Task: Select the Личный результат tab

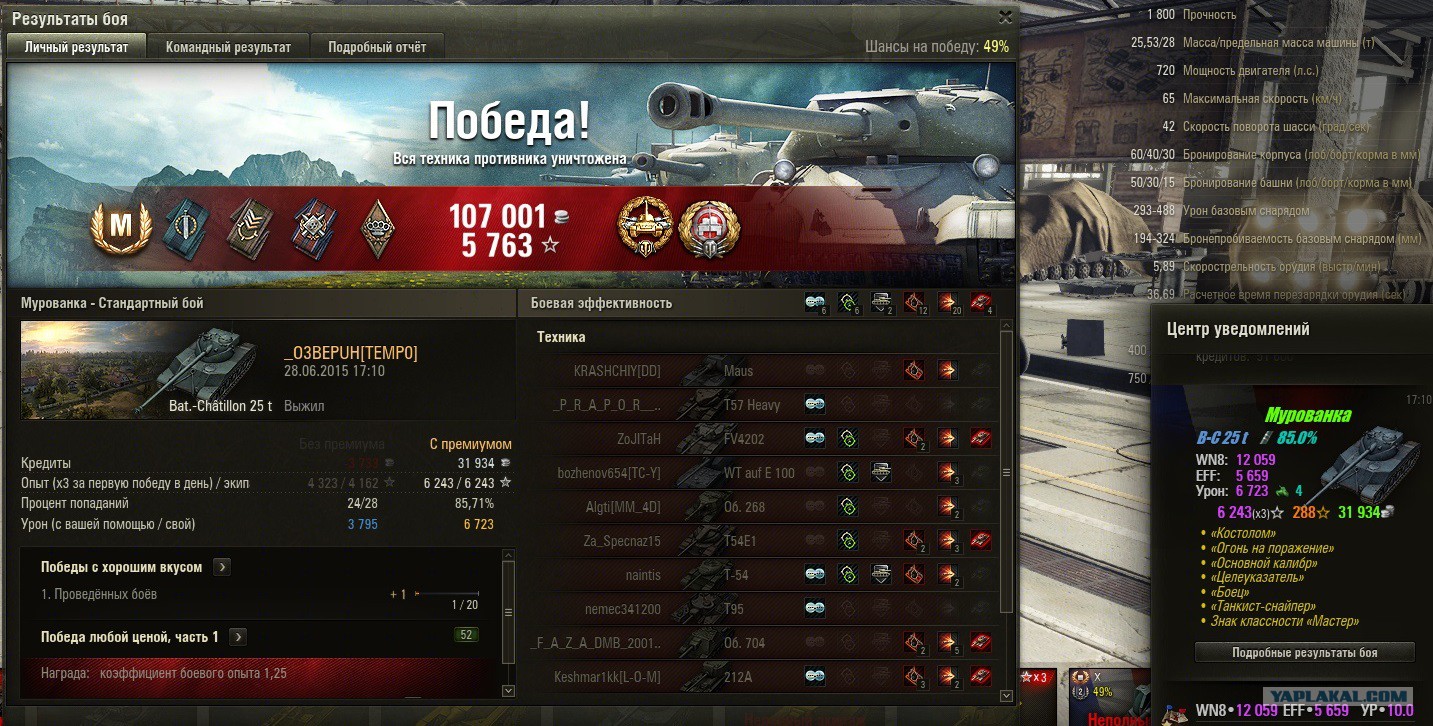Action: [x=77, y=47]
